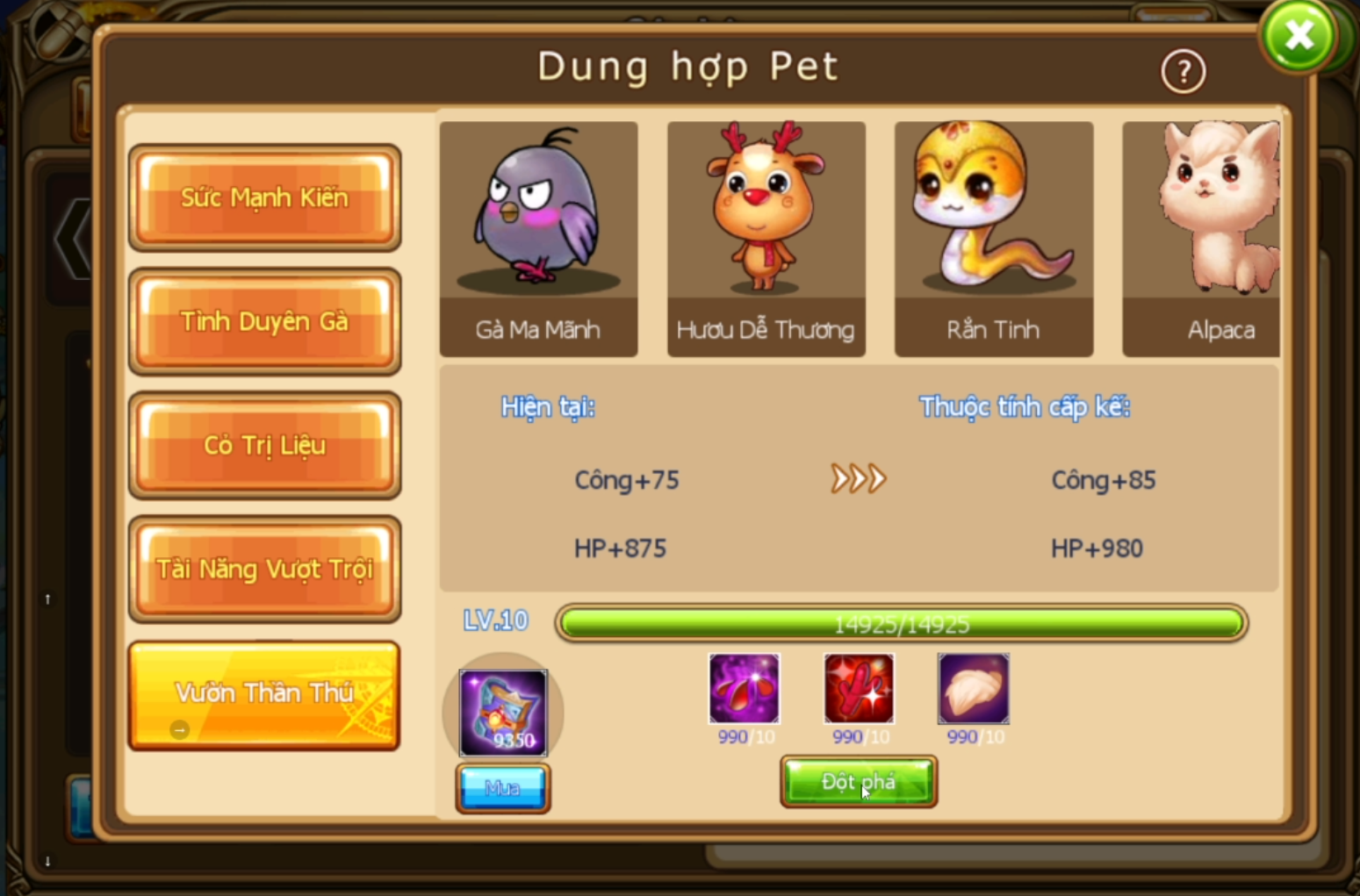The image size is (1360, 896).
Task: Select the Vườn Thần Thú tab
Action: tap(264, 694)
